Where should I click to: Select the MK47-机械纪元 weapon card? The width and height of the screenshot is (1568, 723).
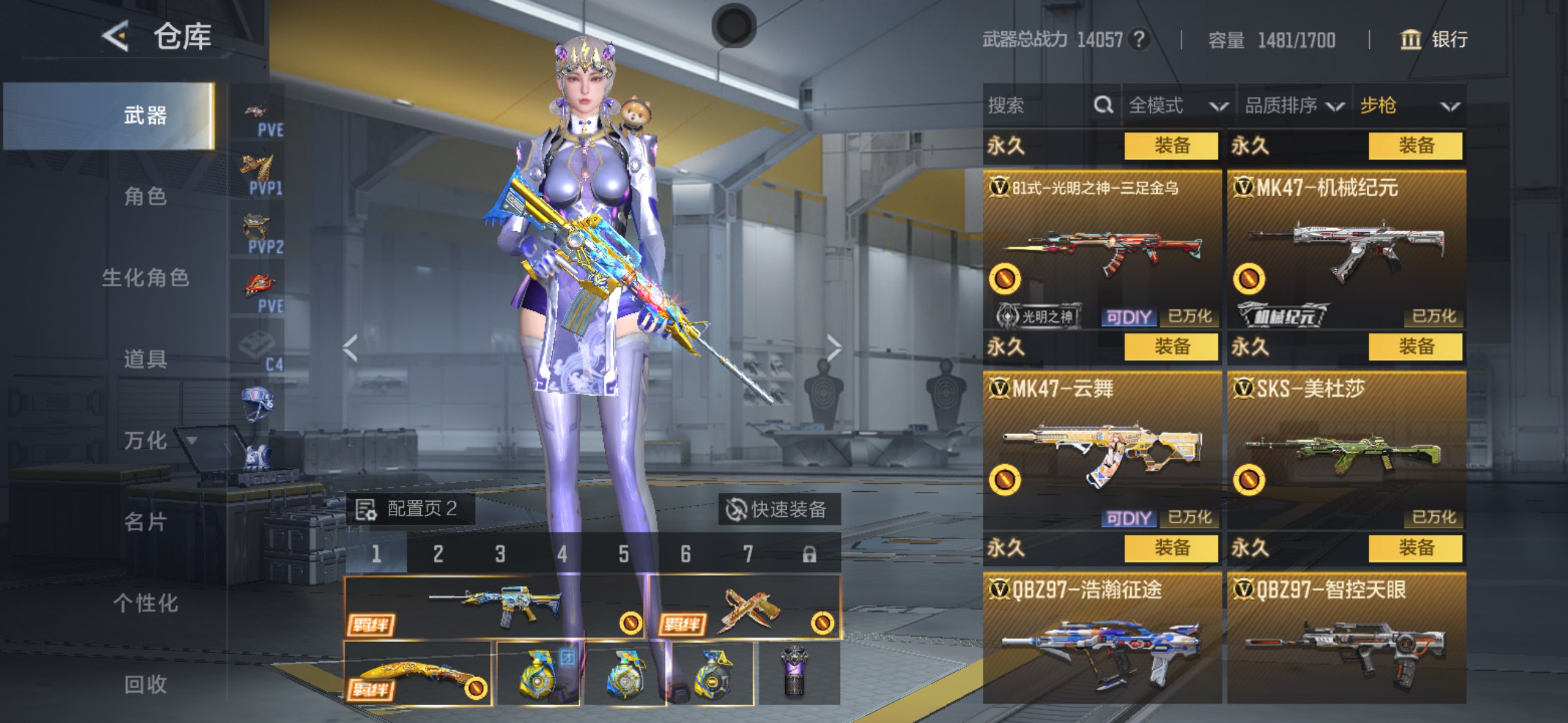[1346, 250]
